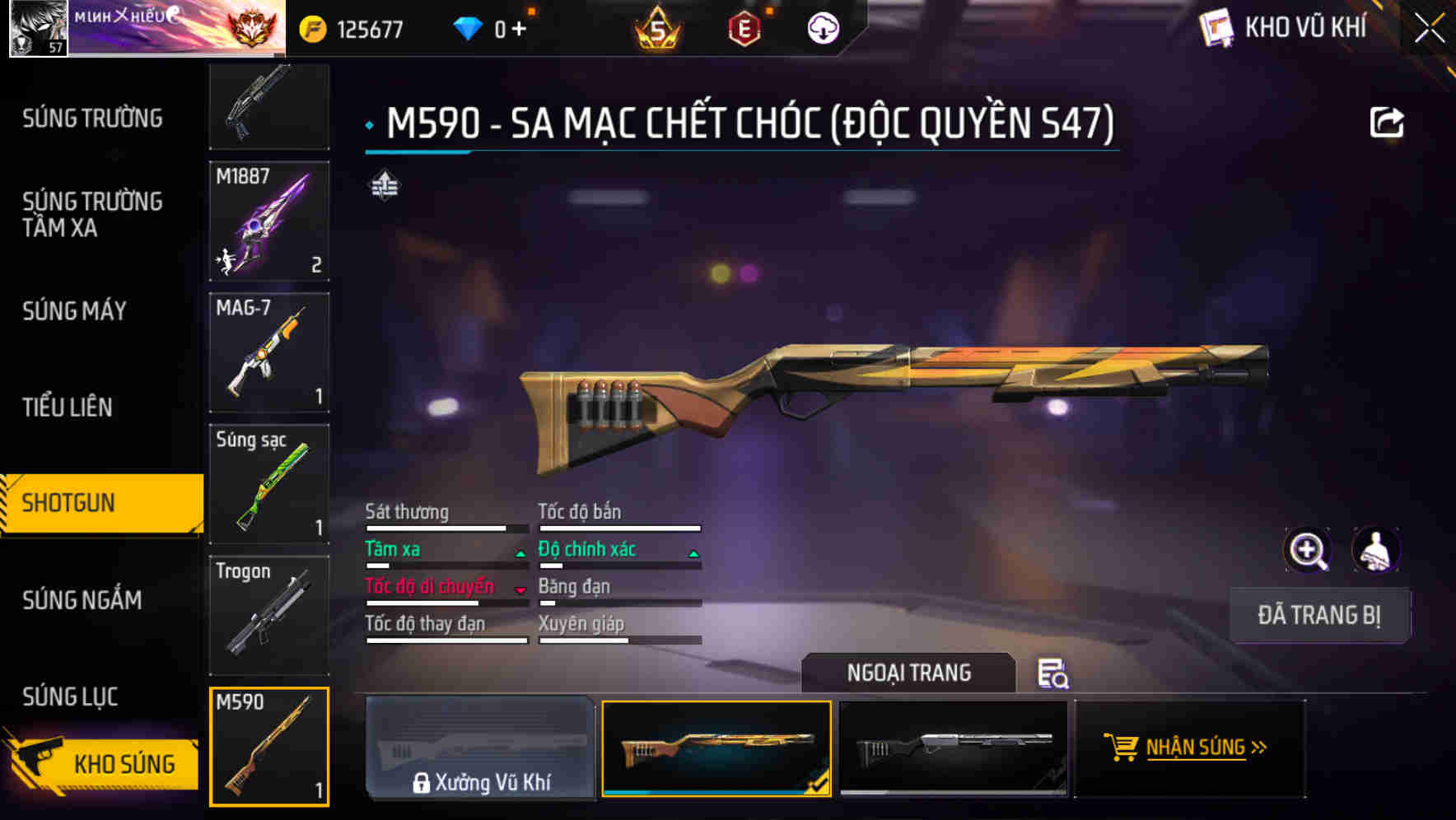Click the cloud download icon in top bar
This screenshot has width=1456, height=820.
tap(822, 26)
